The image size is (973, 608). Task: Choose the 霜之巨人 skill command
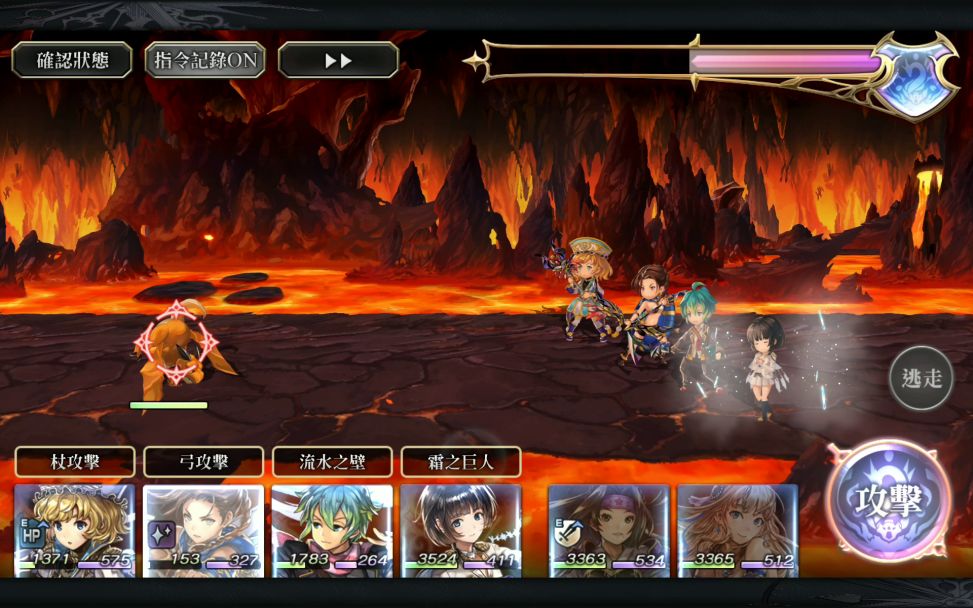[461, 462]
